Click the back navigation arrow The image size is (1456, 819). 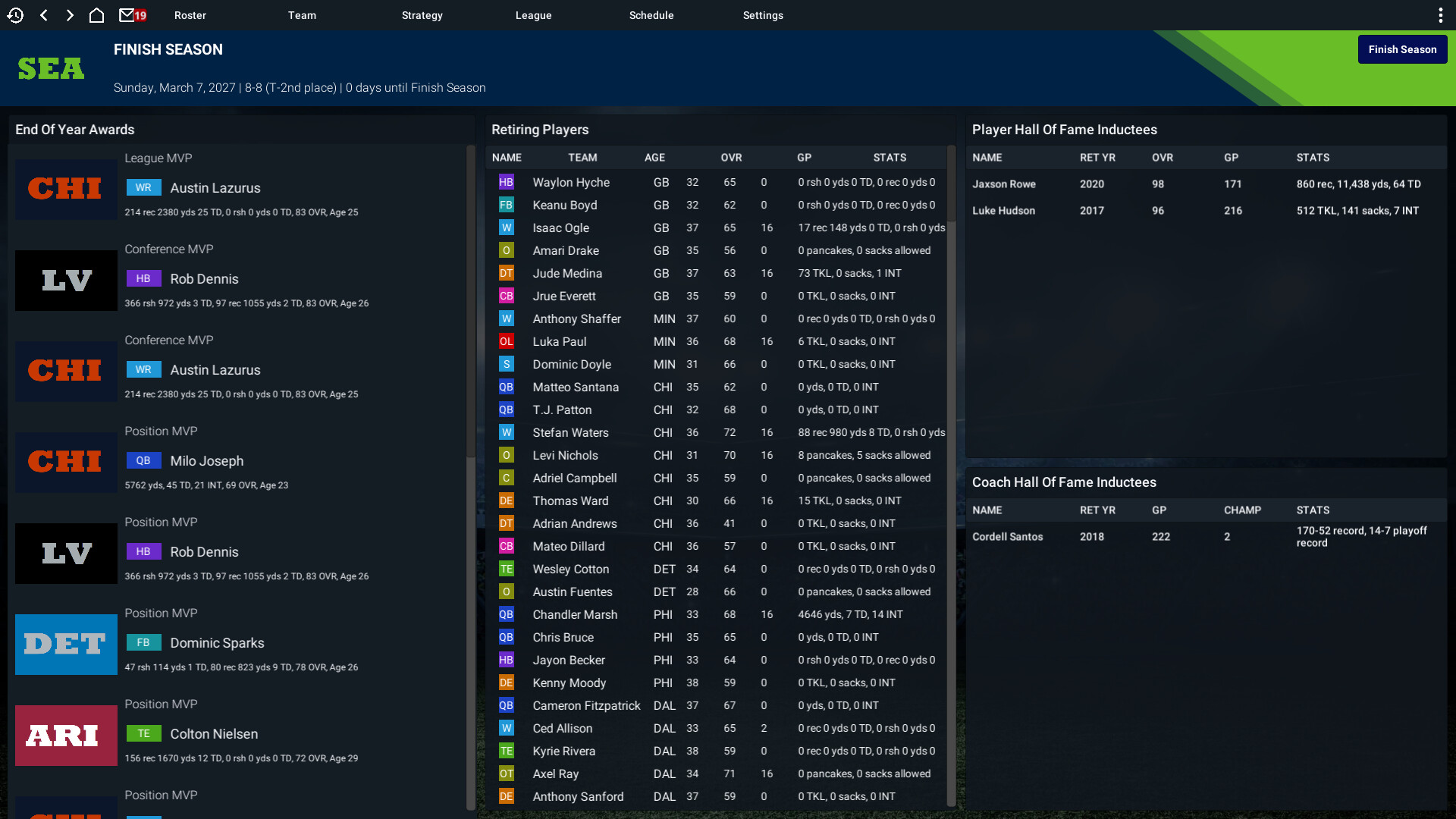pos(43,14)
